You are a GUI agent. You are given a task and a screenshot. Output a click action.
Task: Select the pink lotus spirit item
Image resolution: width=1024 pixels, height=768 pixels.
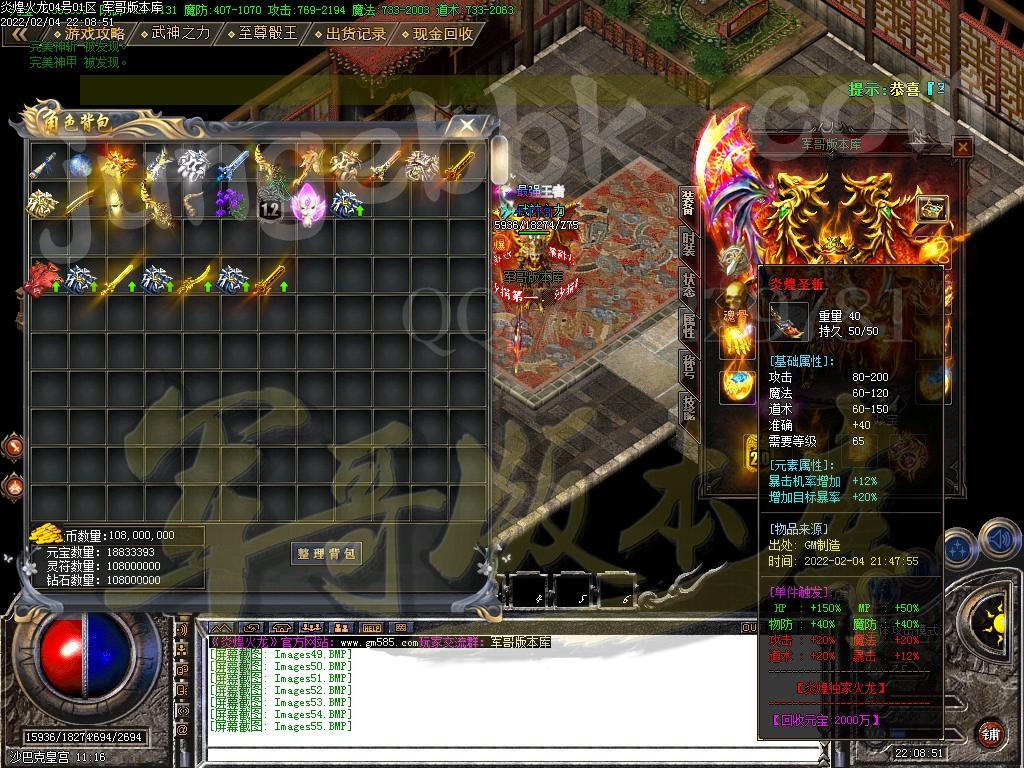[x=304, y=202]
